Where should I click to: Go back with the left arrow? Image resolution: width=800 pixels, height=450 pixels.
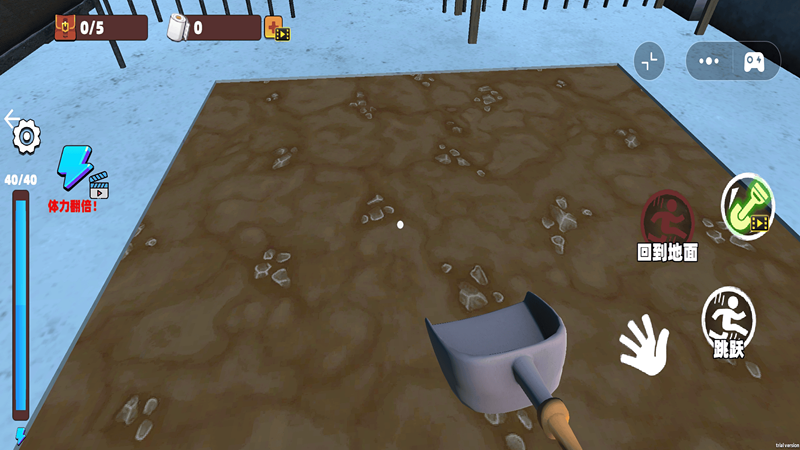point(12,118)
